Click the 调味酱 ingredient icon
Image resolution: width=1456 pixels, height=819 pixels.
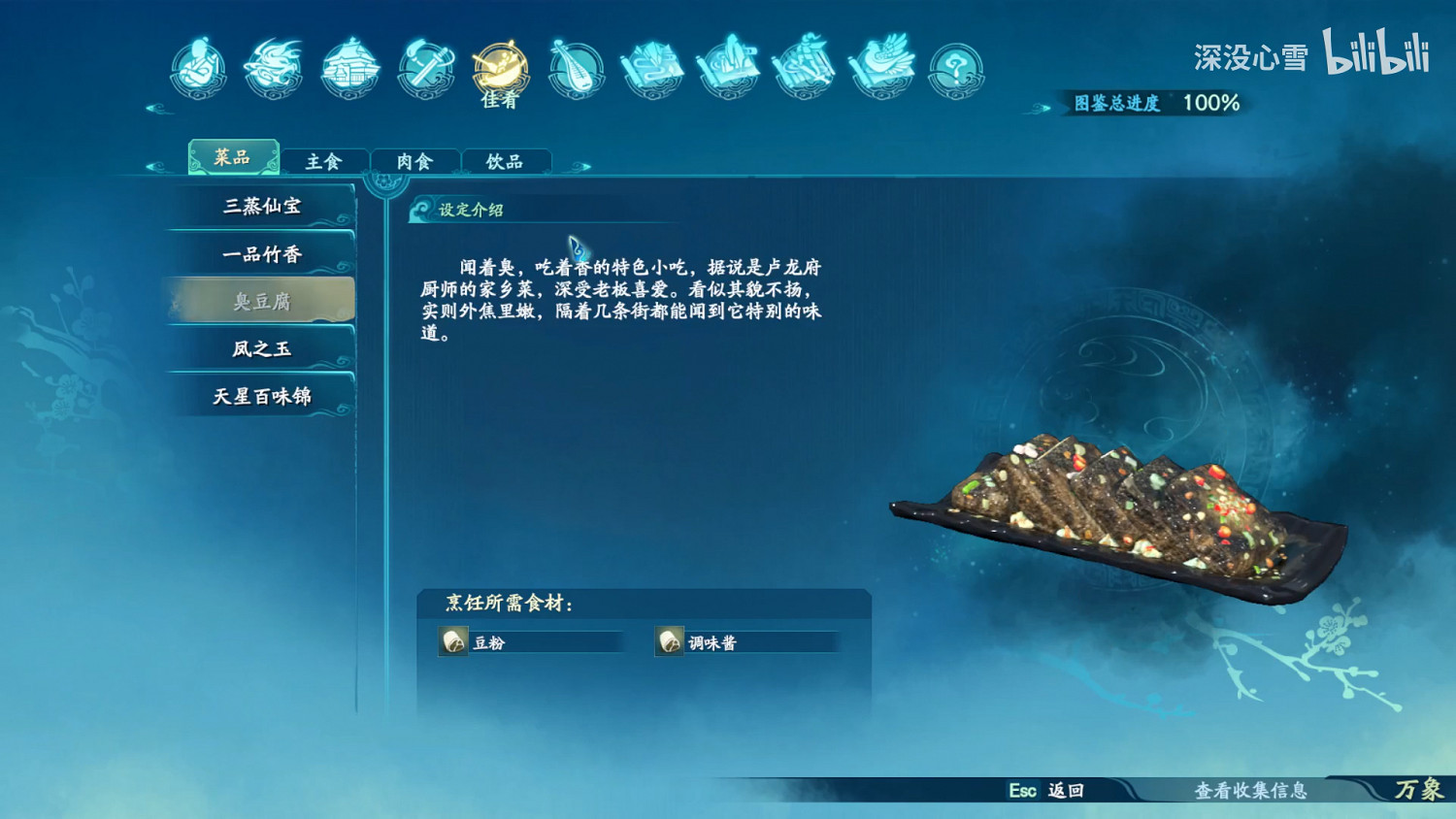coord(670,641)
